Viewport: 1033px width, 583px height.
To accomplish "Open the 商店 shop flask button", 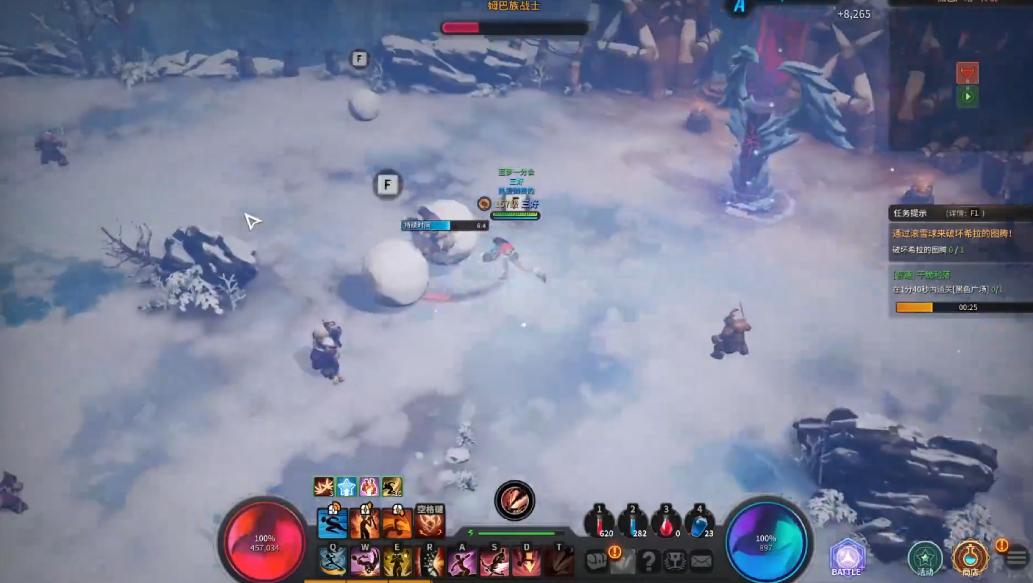I will [x=969, y=556].
